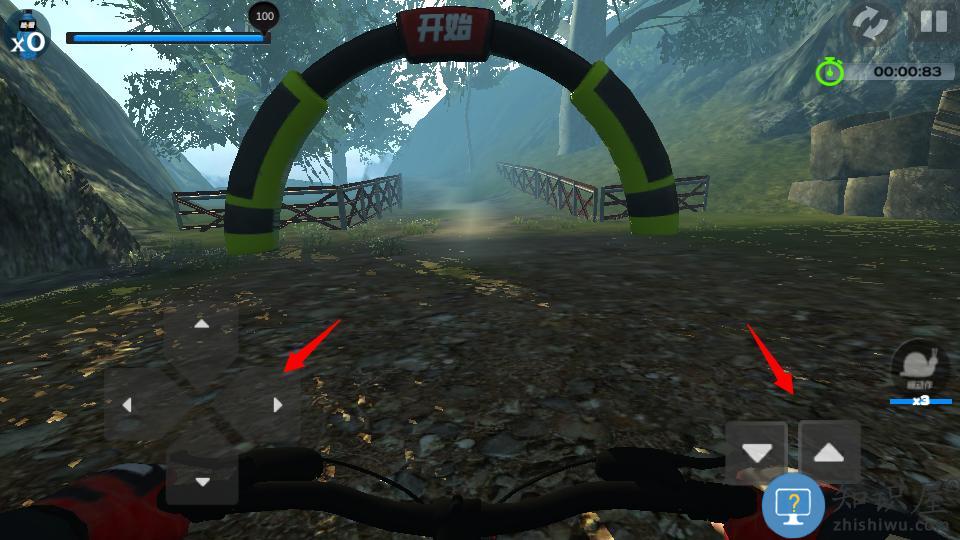Tap the D-pad down arrow

click(x=202, y=481)
